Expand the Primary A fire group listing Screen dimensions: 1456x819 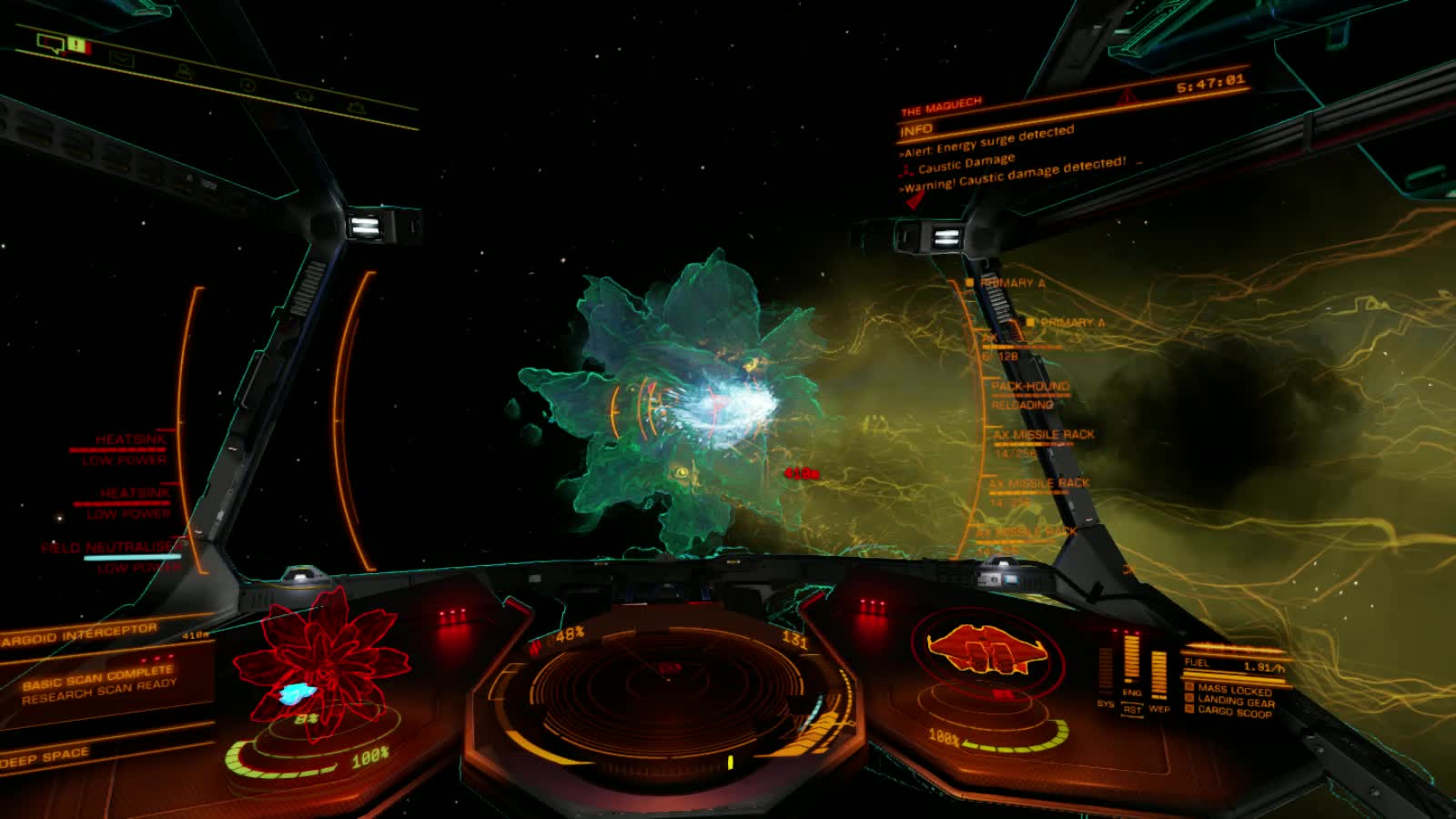click(x=1013, y=283)
